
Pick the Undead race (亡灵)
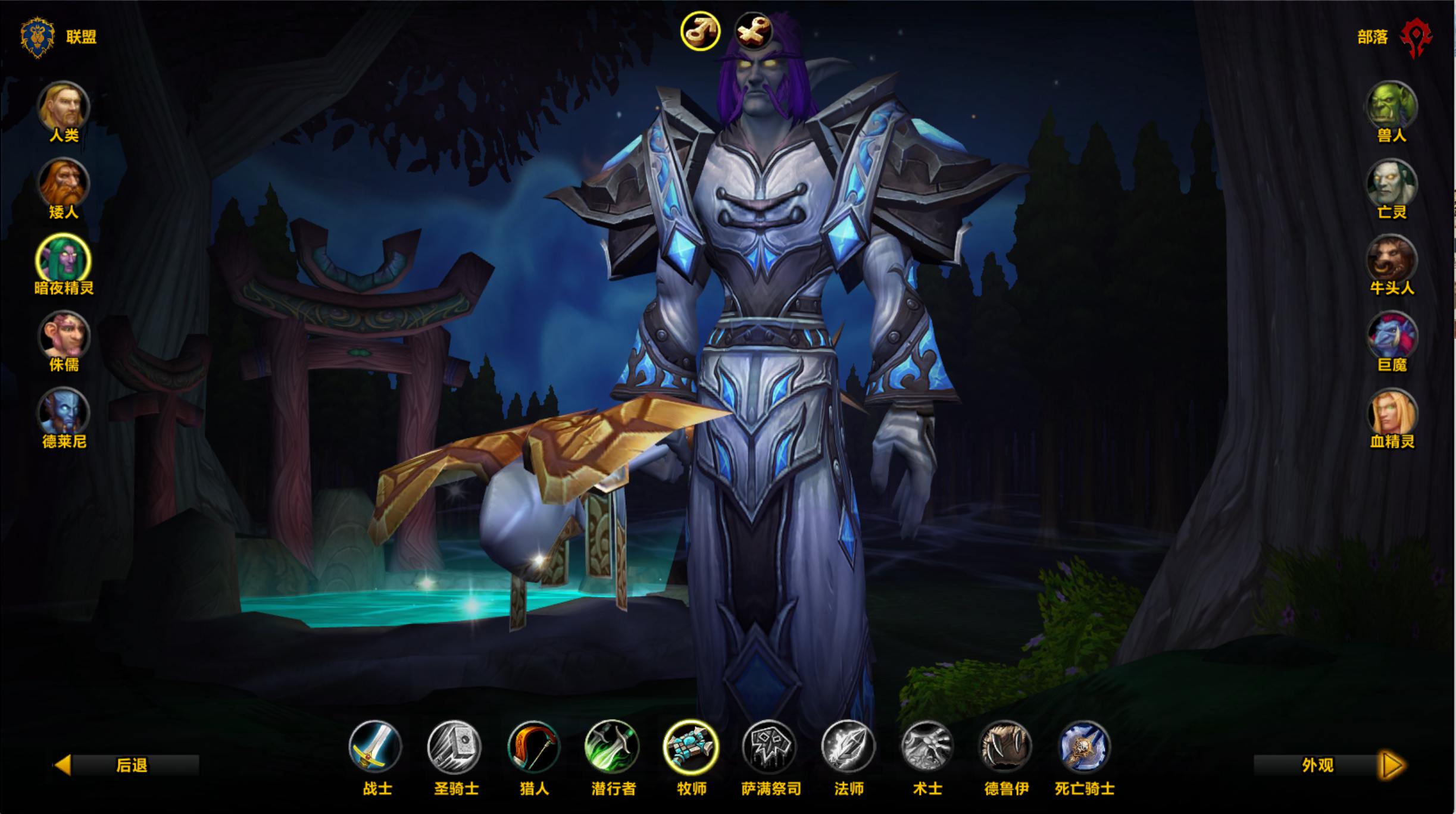pyautogui.click(x=1391, y=184)
